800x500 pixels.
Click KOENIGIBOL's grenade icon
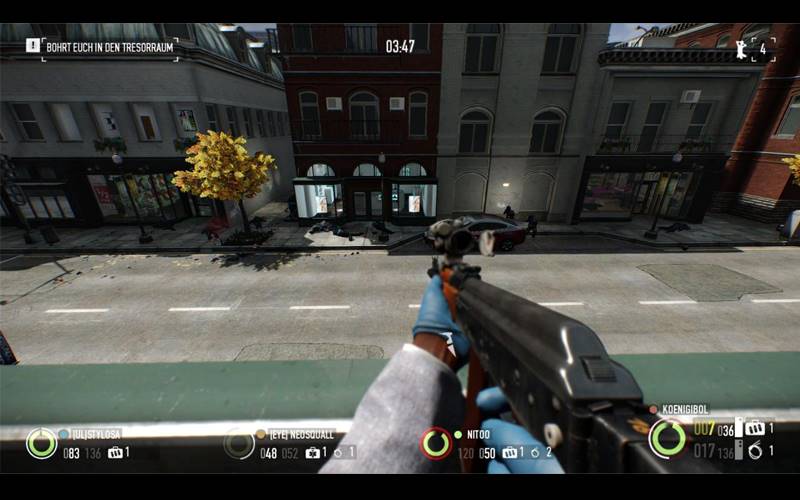pos(754,451)
